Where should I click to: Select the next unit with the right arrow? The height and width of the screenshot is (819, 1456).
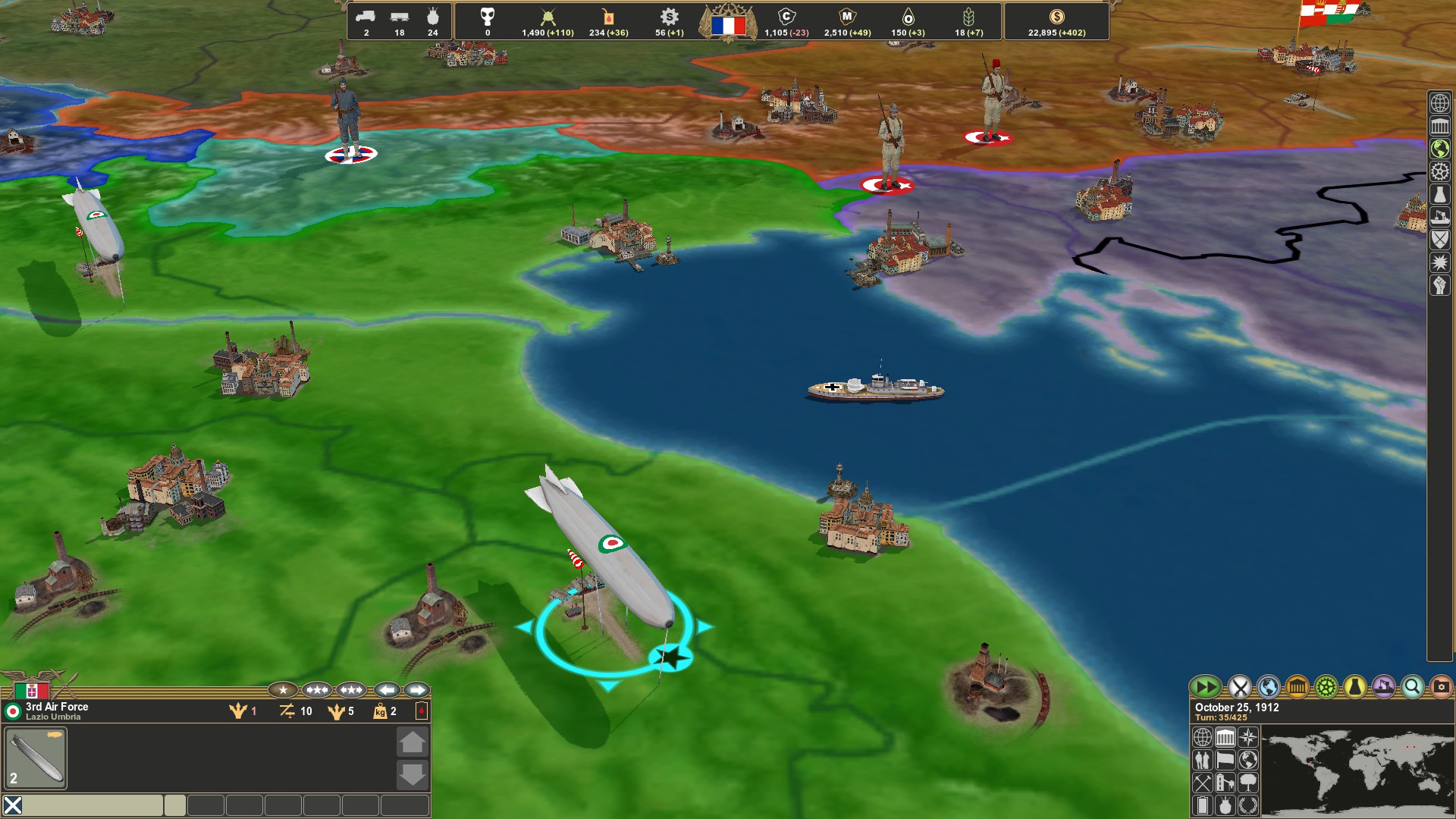417,690
